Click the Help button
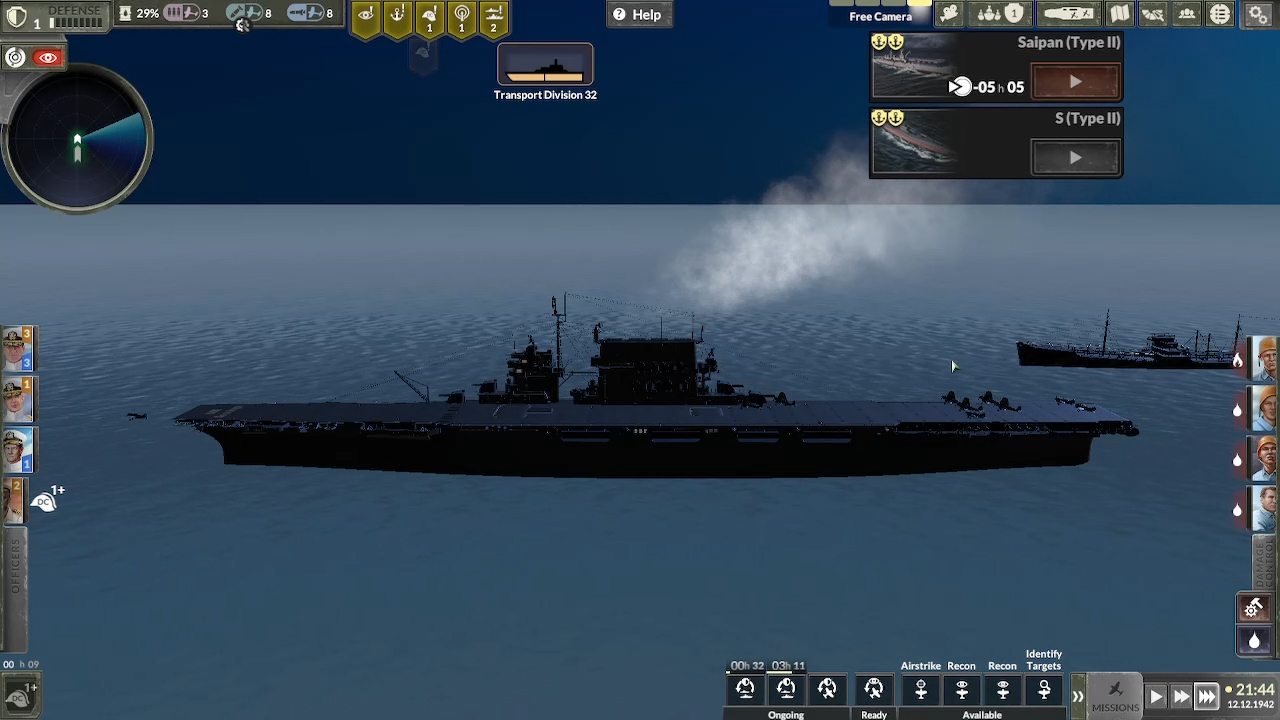 point(639,14)
